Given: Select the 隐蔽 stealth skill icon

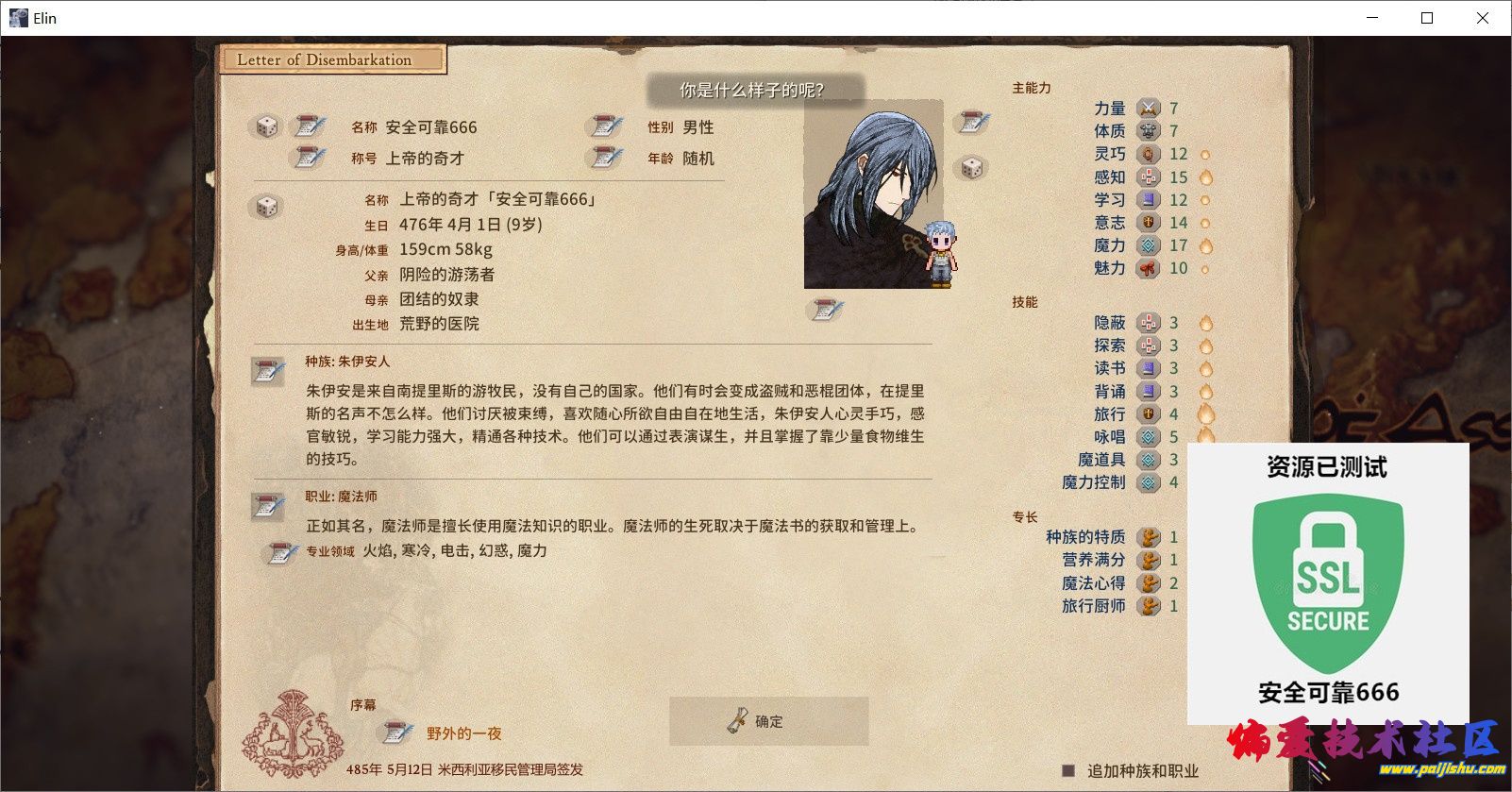Looking at the screenshot, I should coord(1149,322).
